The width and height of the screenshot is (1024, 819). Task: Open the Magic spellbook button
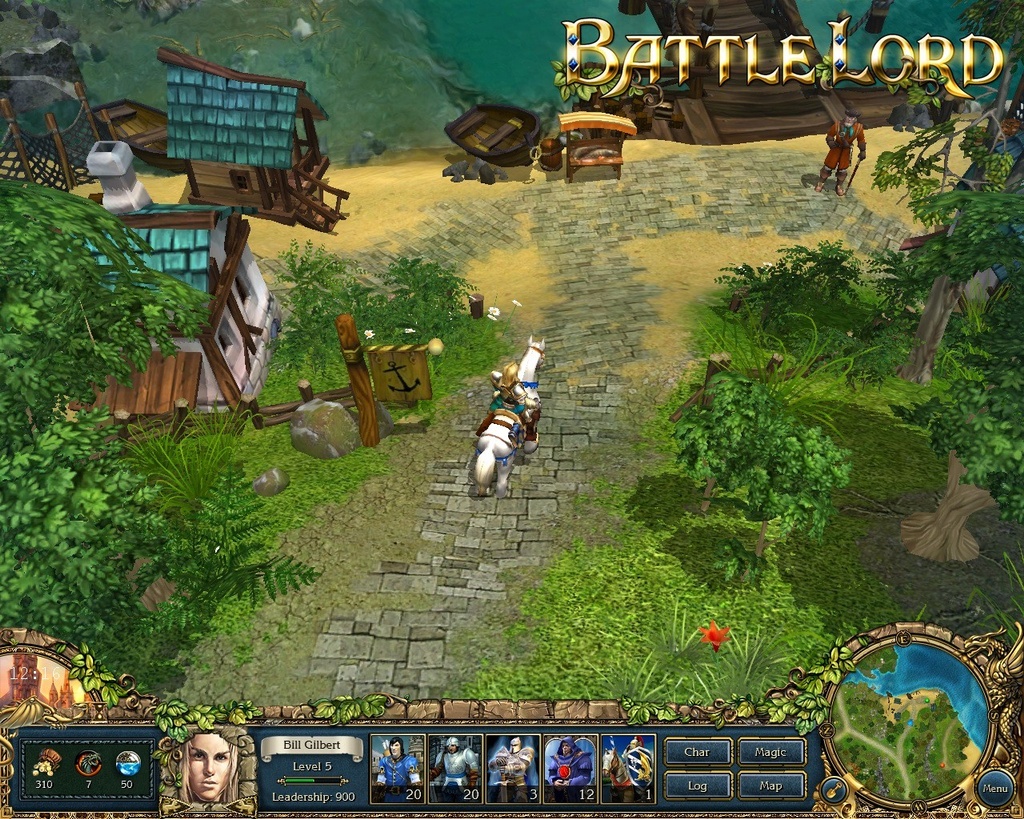771,752
